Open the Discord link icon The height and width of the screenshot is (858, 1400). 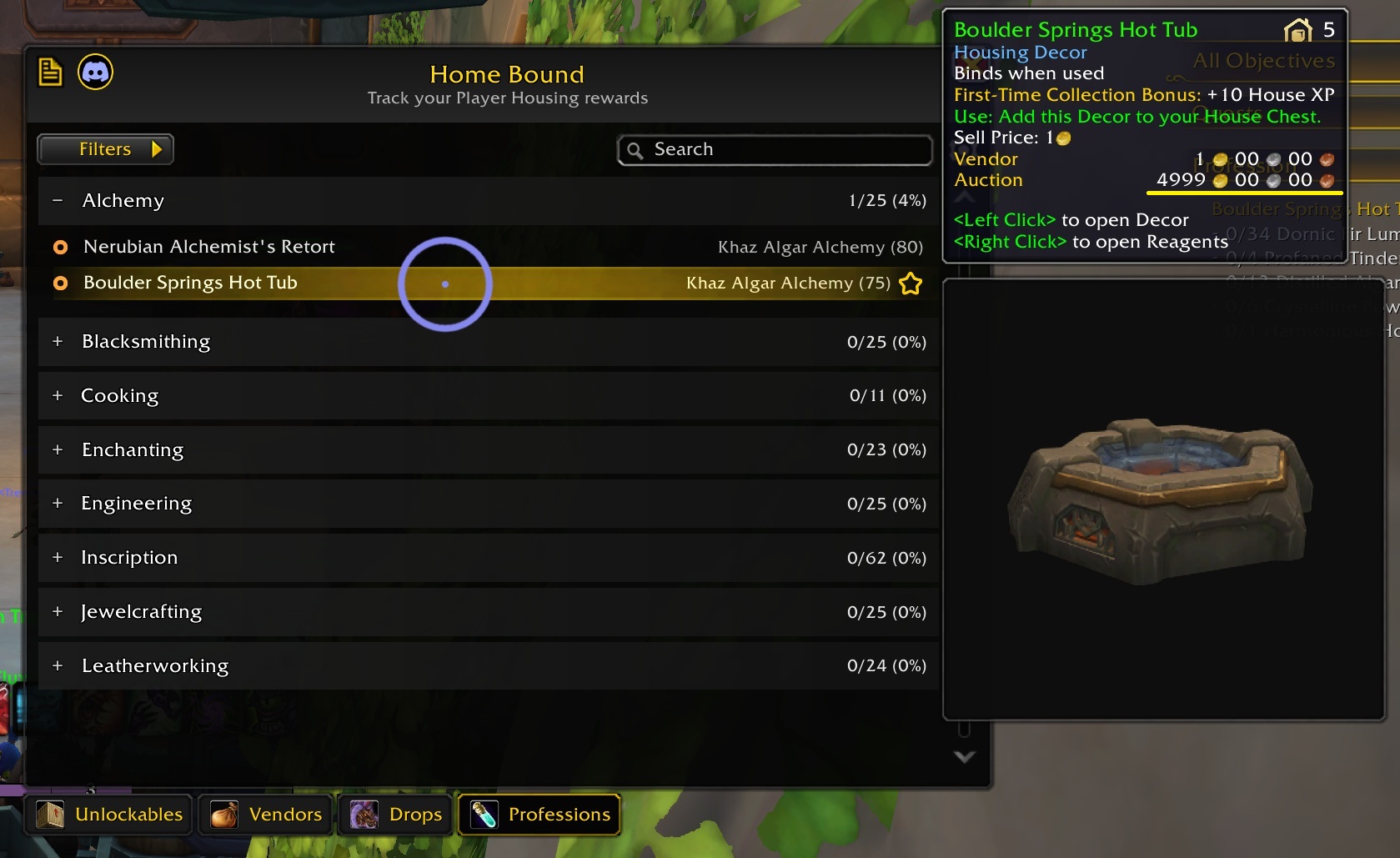[x=95, y=73]
